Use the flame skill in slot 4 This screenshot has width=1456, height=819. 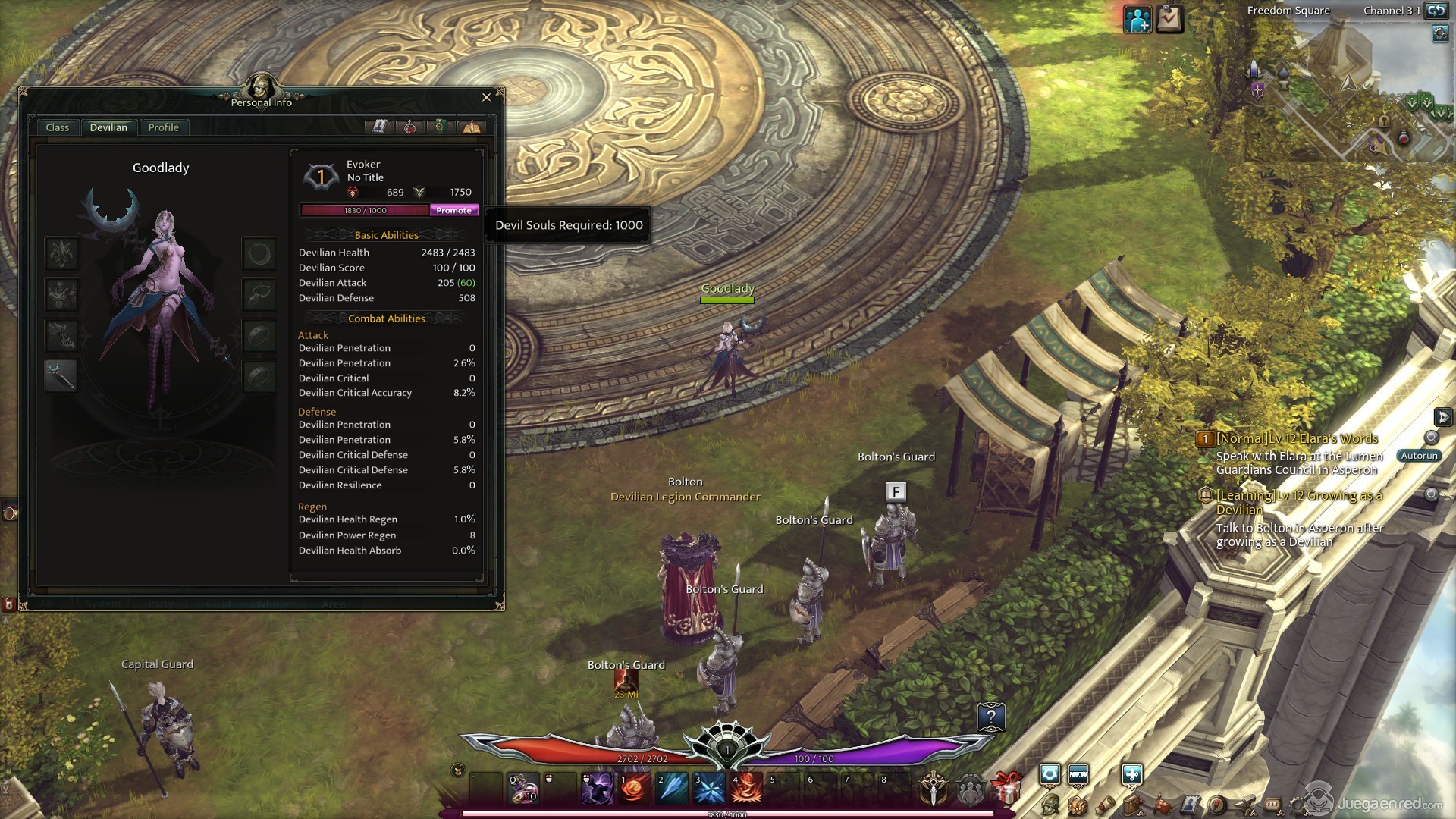pos(746,789)
